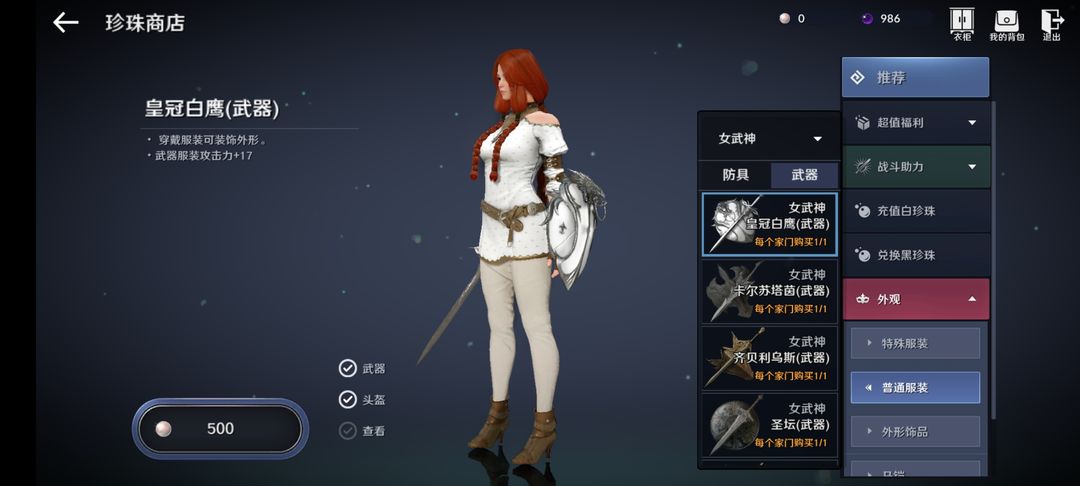
Task: Choose 特殊服装 special costumes
Action: 915,343
